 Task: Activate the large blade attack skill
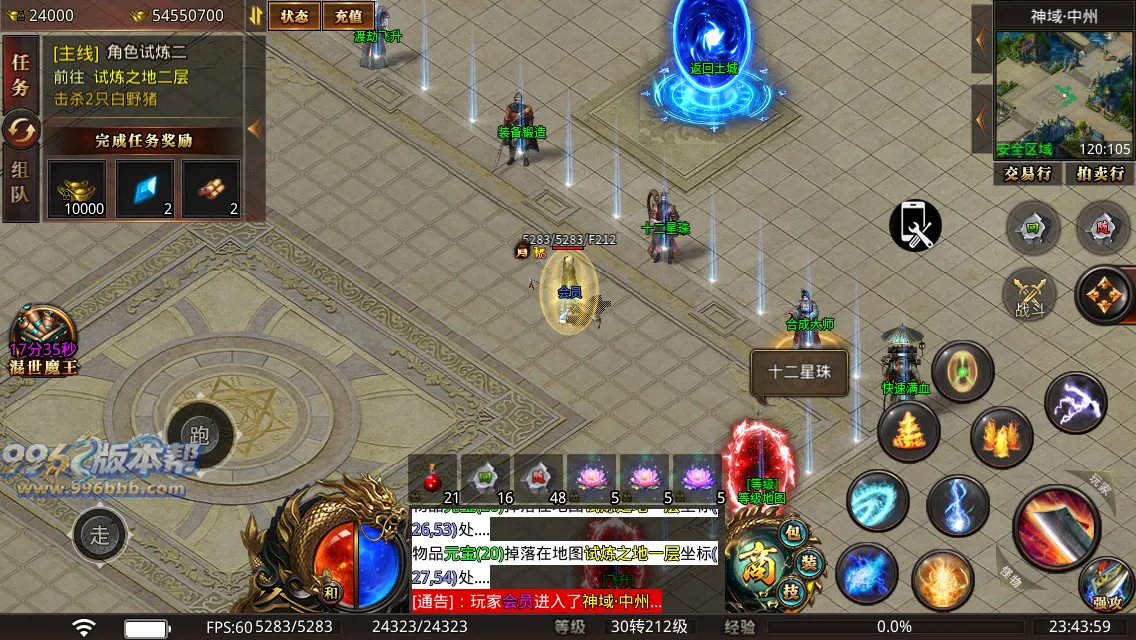coord(1056,526)
